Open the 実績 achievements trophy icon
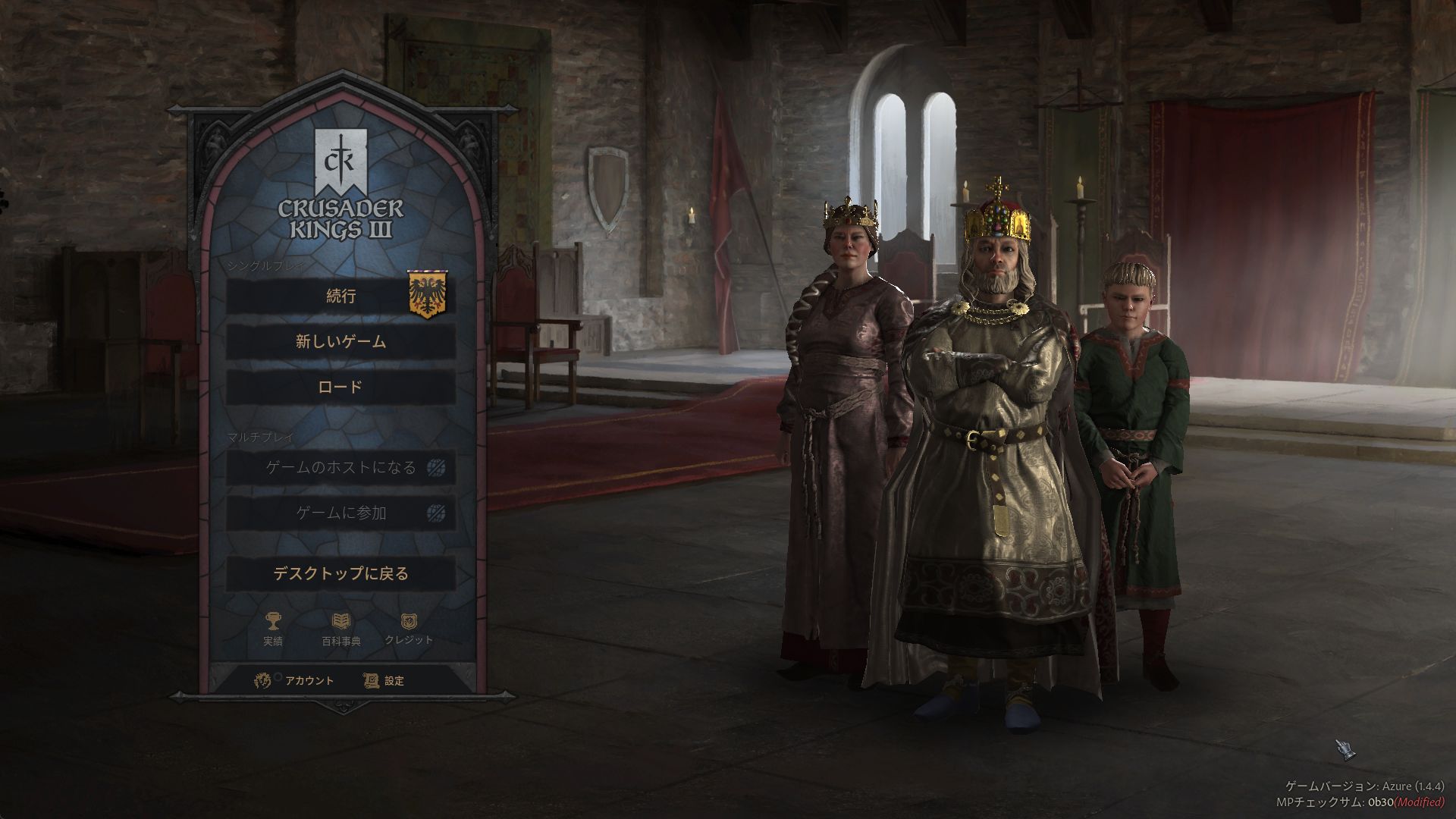 (x=272, y=623)
